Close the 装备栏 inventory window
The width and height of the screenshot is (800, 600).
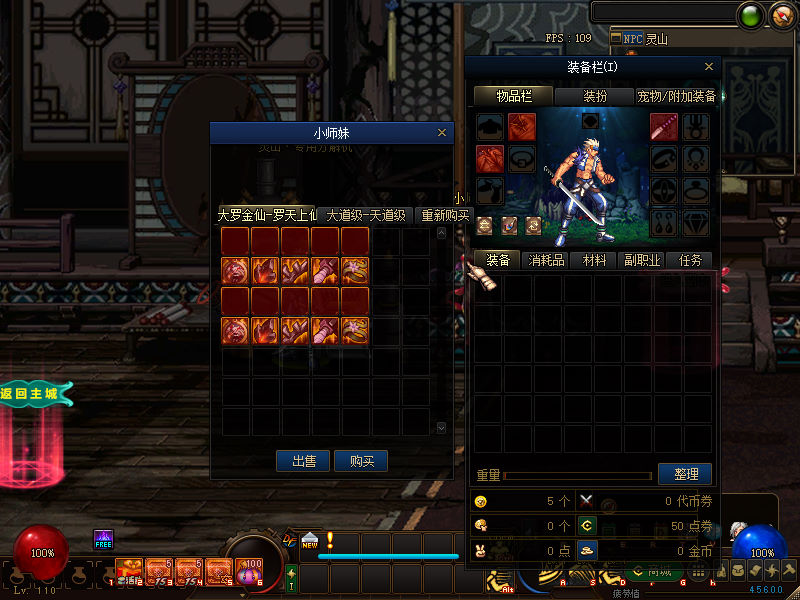click(x=709, y=67)
